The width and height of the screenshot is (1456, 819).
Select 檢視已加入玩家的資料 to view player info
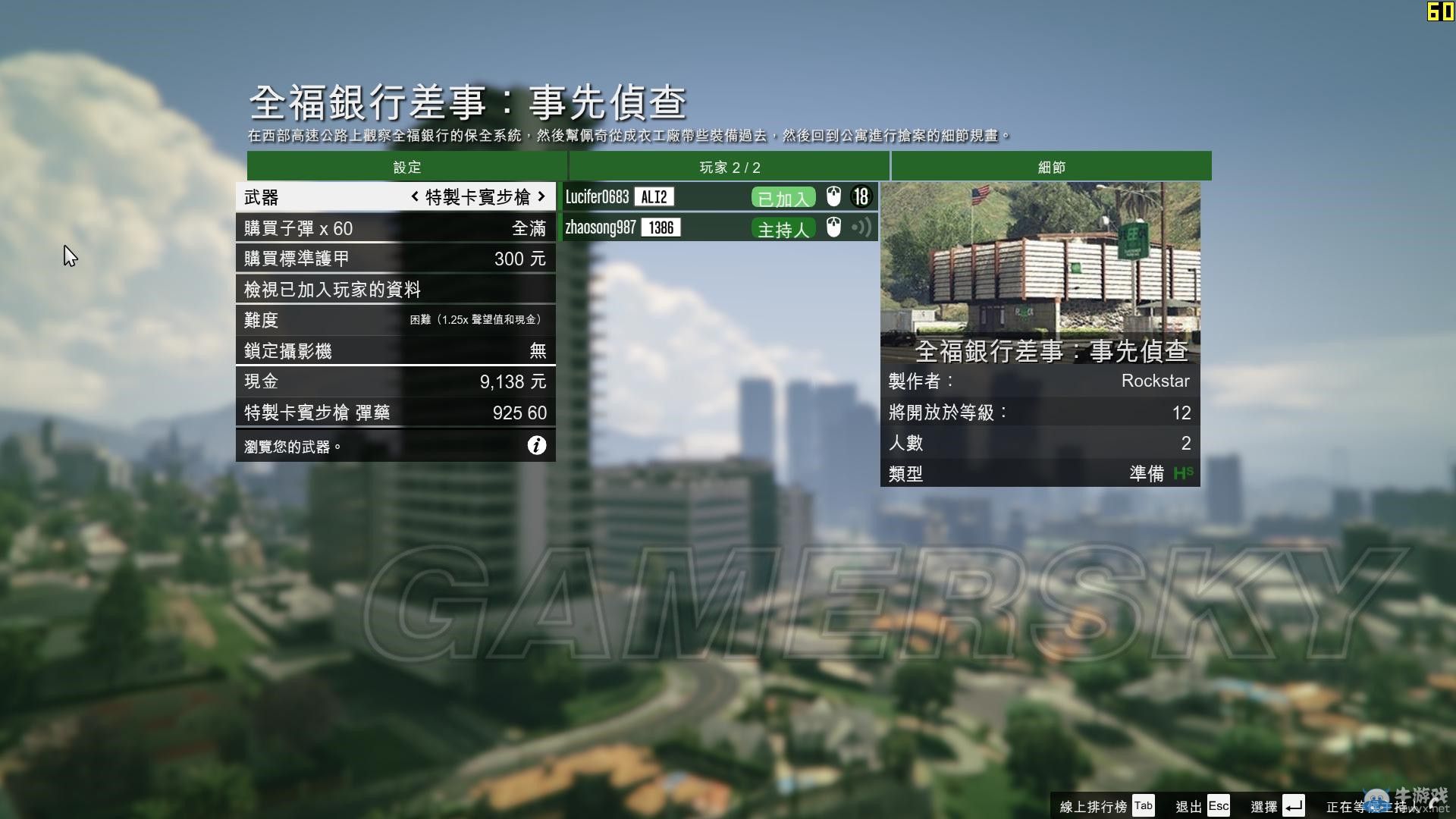[394, 289]
